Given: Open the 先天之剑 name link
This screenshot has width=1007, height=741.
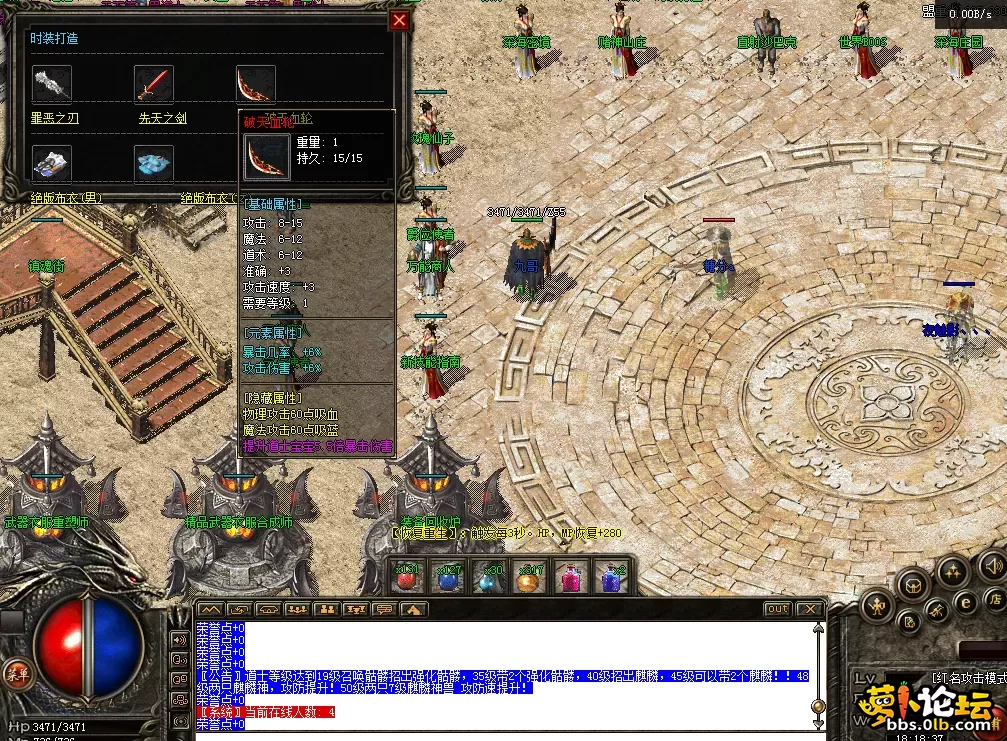Looking at the screenshot, I should click(x=162, y=118).
